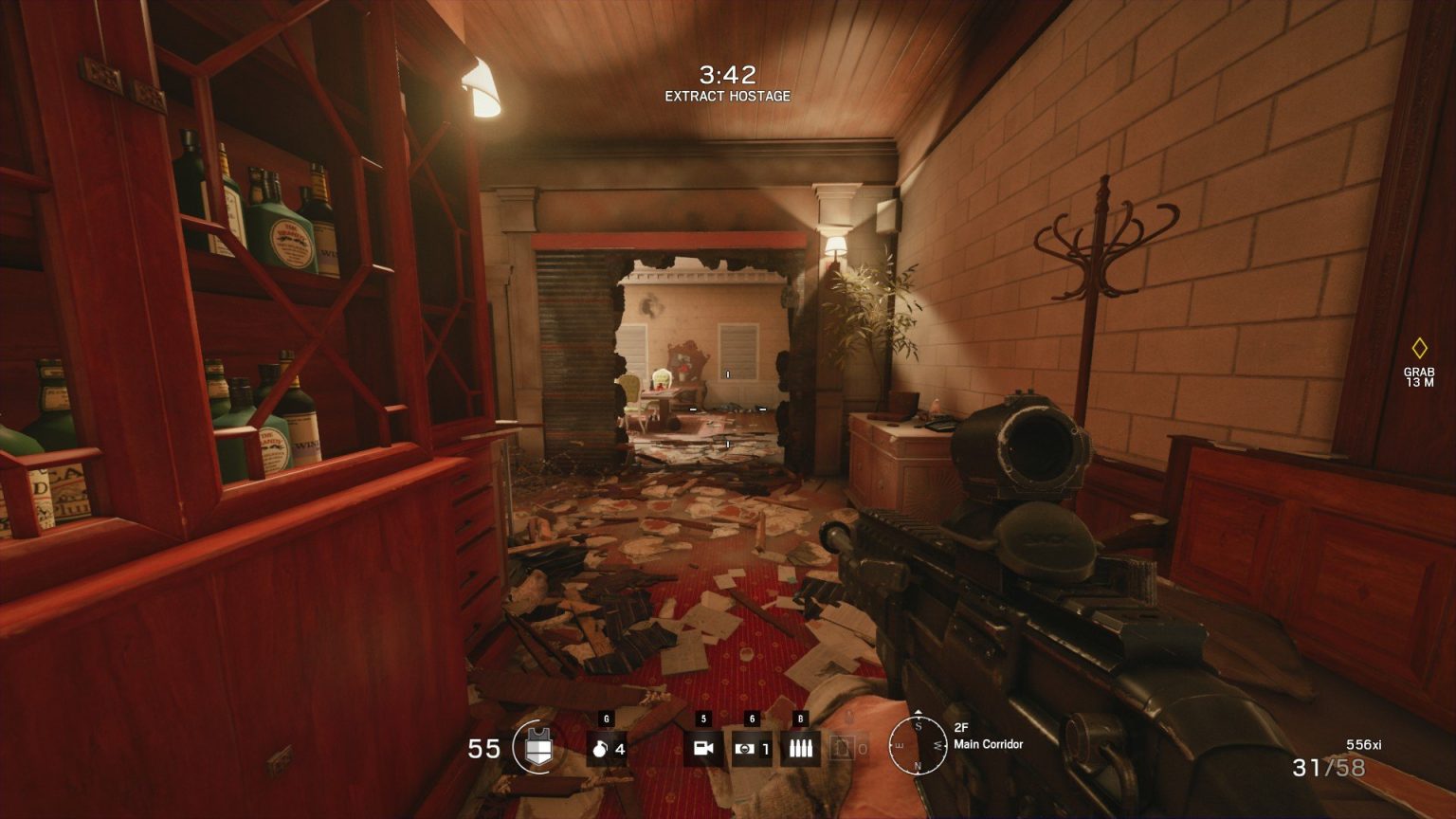Viewport: 1456px width, 819px height.
Task: Click the EXTRACT HOSTAGE objective banner
Action: pos(727,96)
